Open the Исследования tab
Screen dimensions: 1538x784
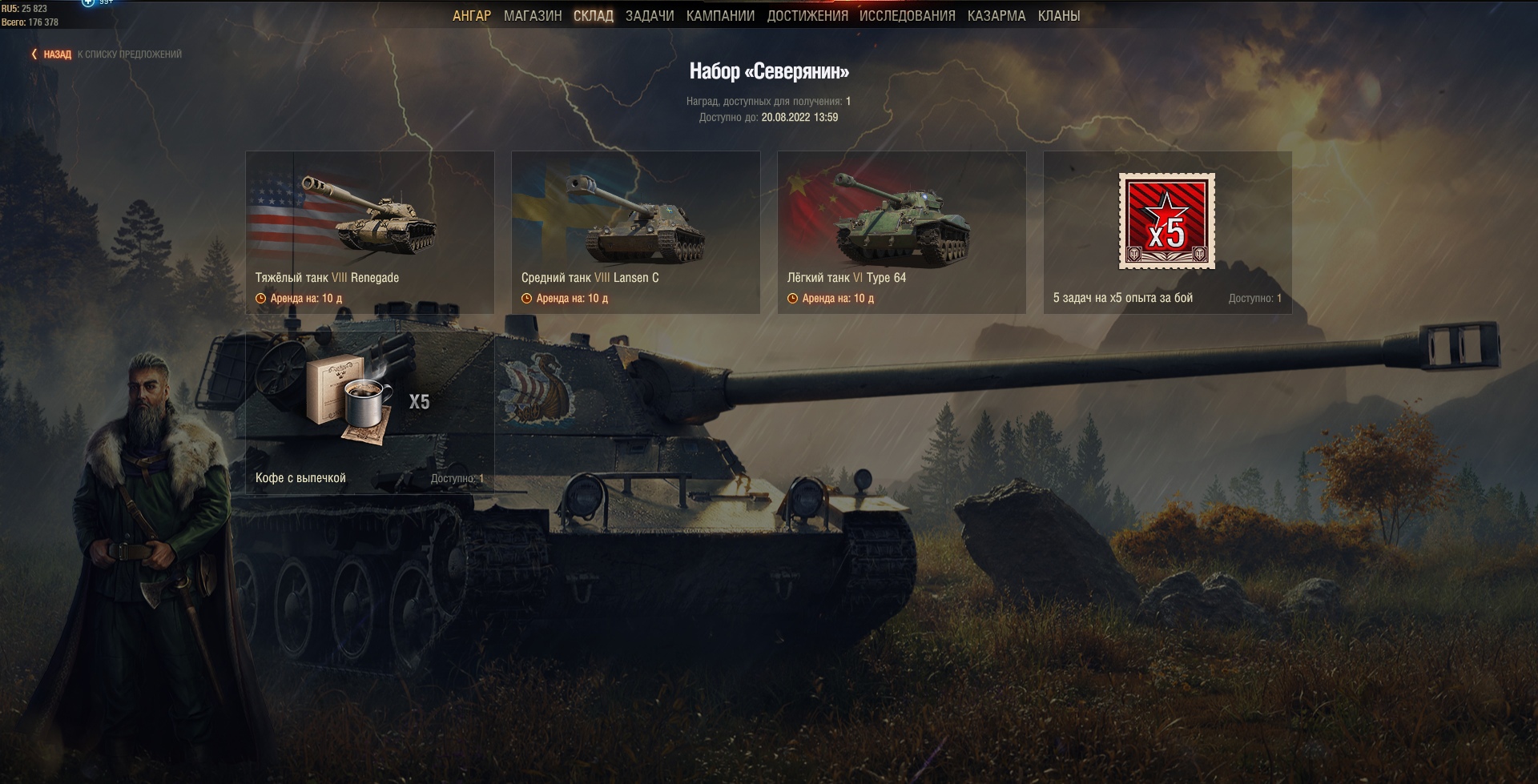pos(907,16)
